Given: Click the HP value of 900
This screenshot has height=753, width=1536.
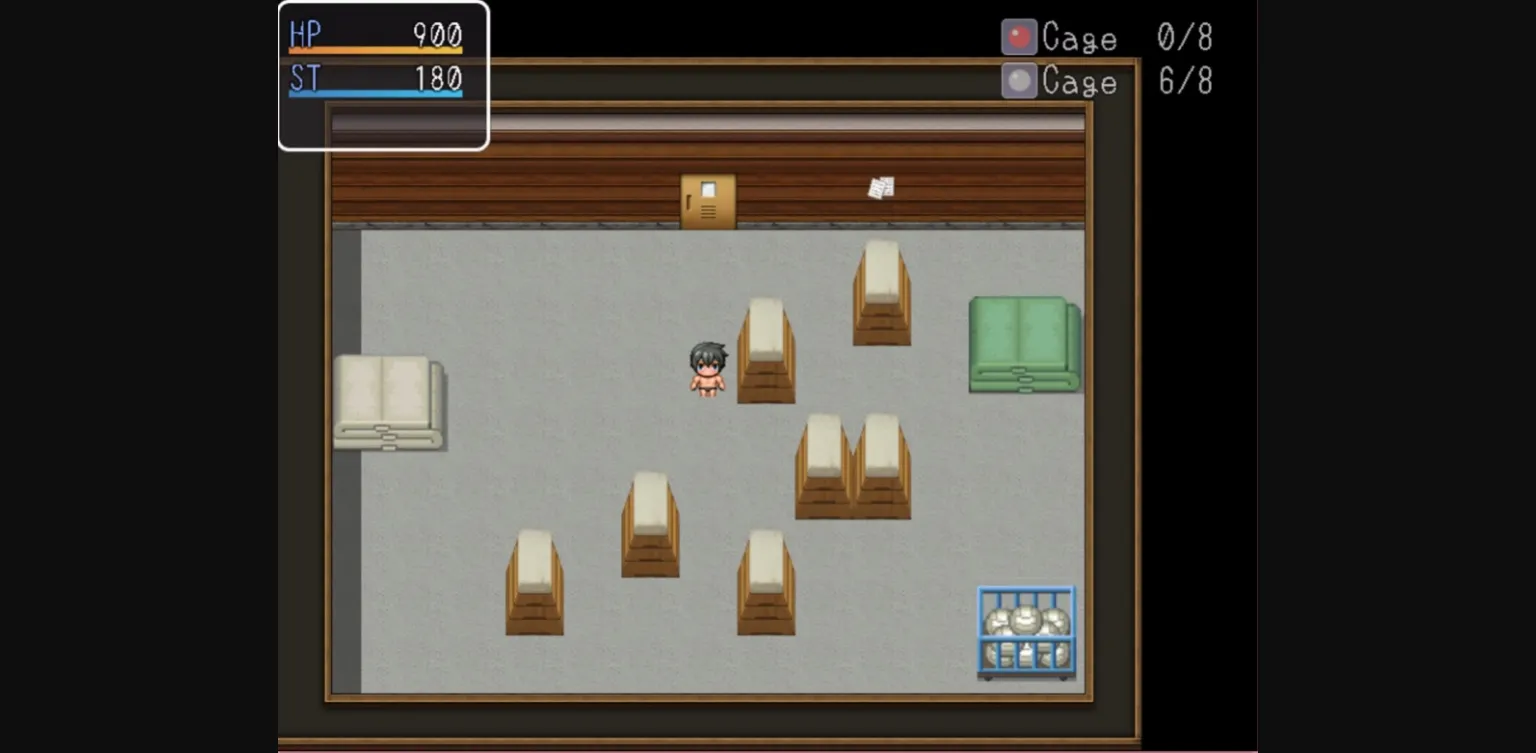Looking at the screenshot, I should click(x=437, y=34).
